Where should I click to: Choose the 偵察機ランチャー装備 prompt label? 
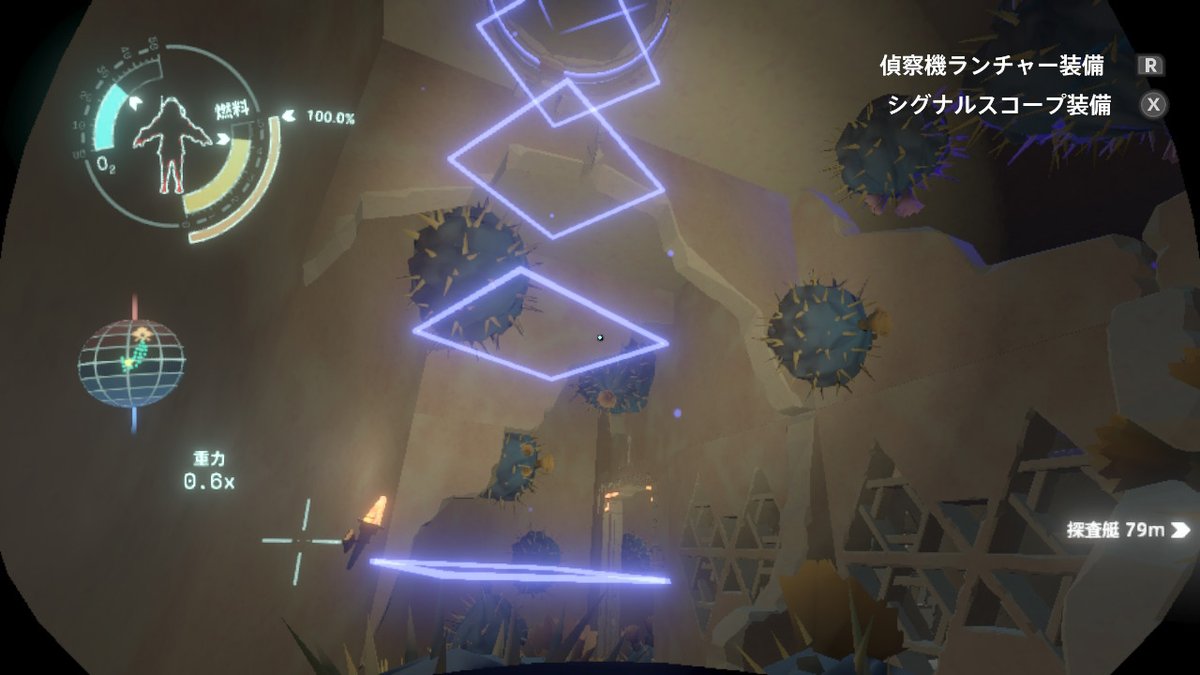tap(991, 66)
